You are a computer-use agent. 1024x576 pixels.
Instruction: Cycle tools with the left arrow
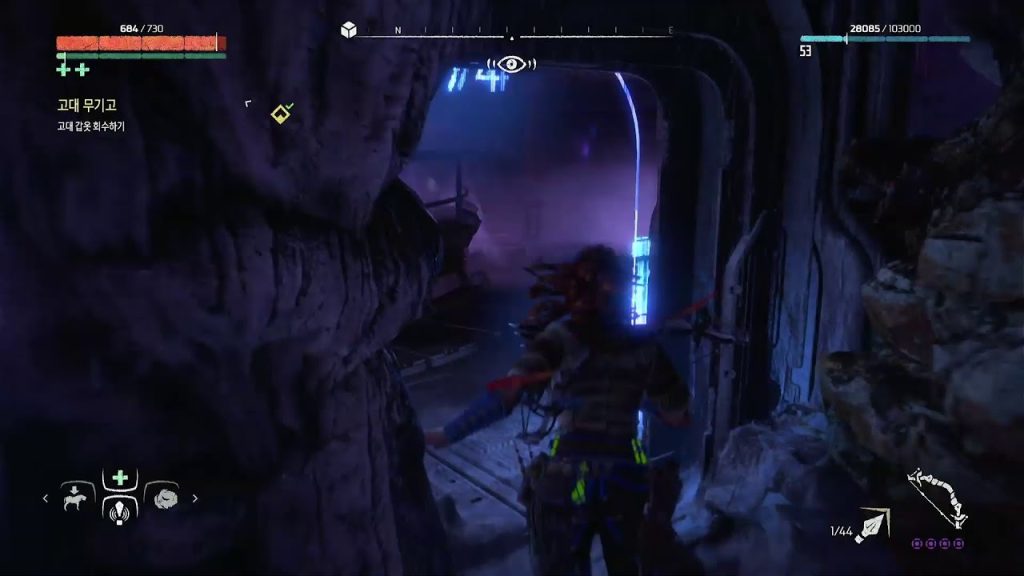coord(45,498)
